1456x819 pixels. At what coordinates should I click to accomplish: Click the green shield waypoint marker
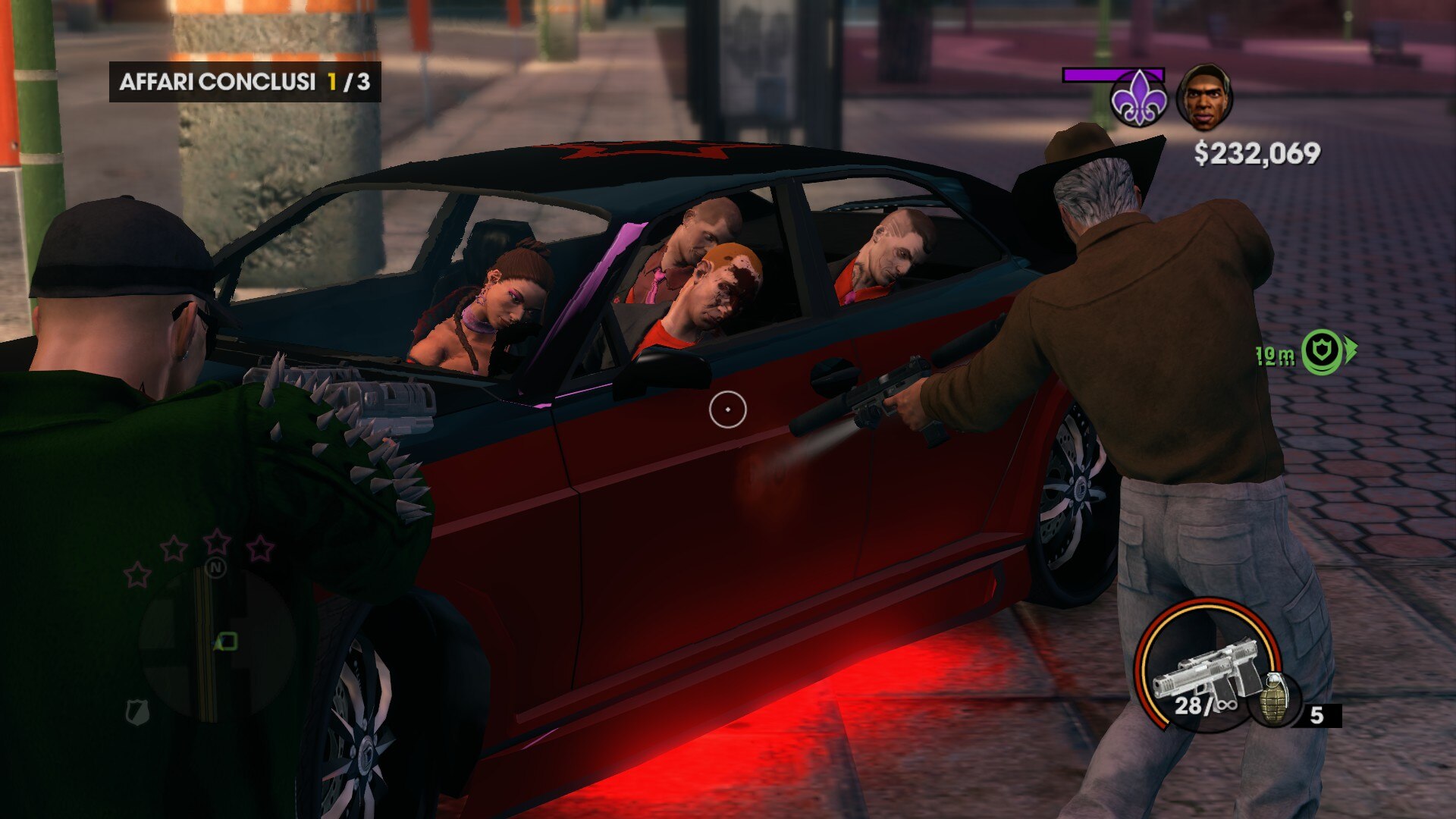pos(1323,352)
